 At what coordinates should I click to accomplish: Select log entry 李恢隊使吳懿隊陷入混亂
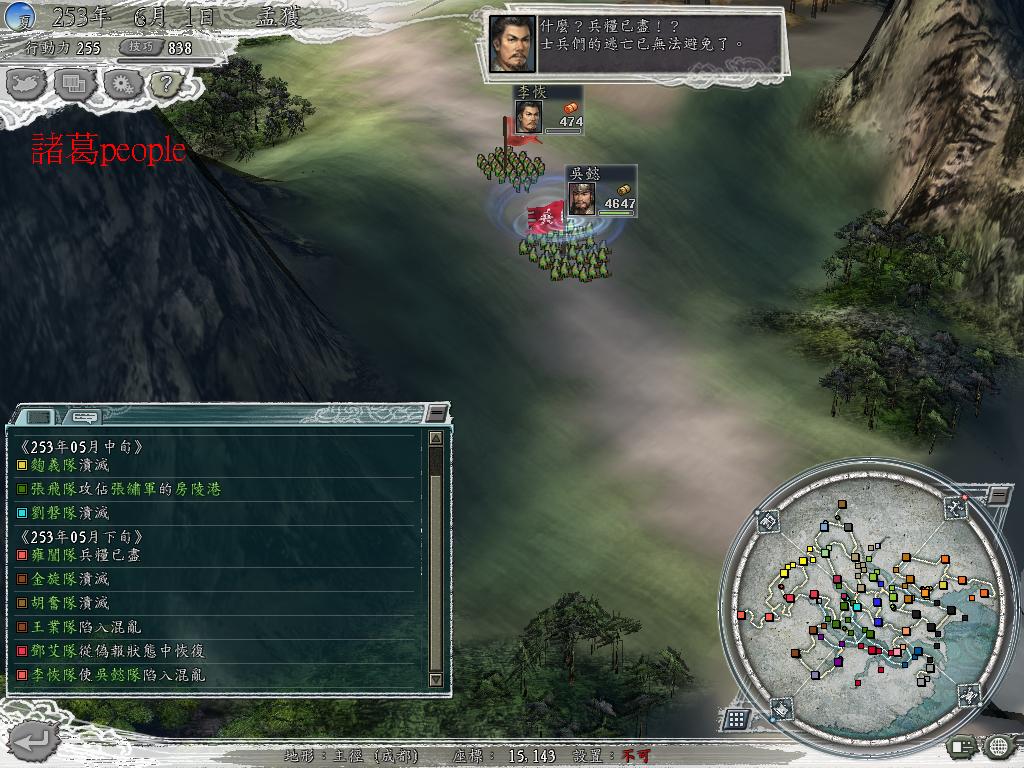pyautogui.click(x=118, y=675)
